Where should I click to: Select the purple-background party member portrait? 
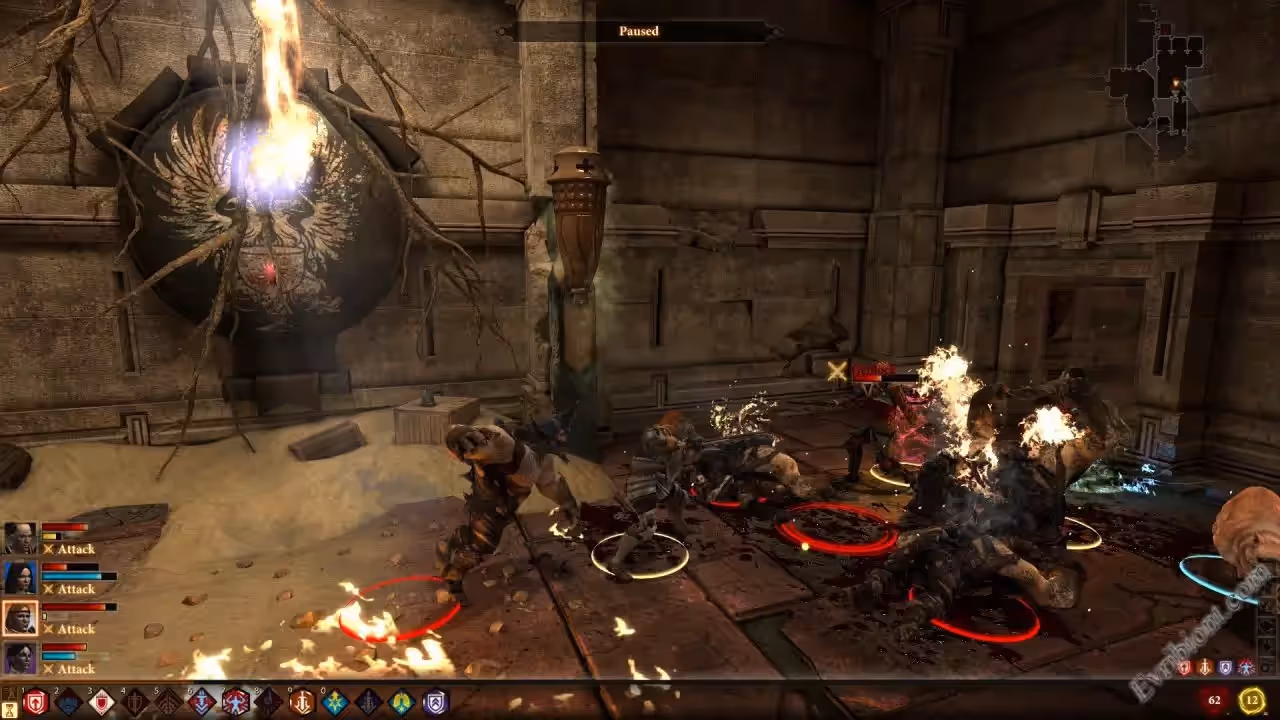(20, 658)
